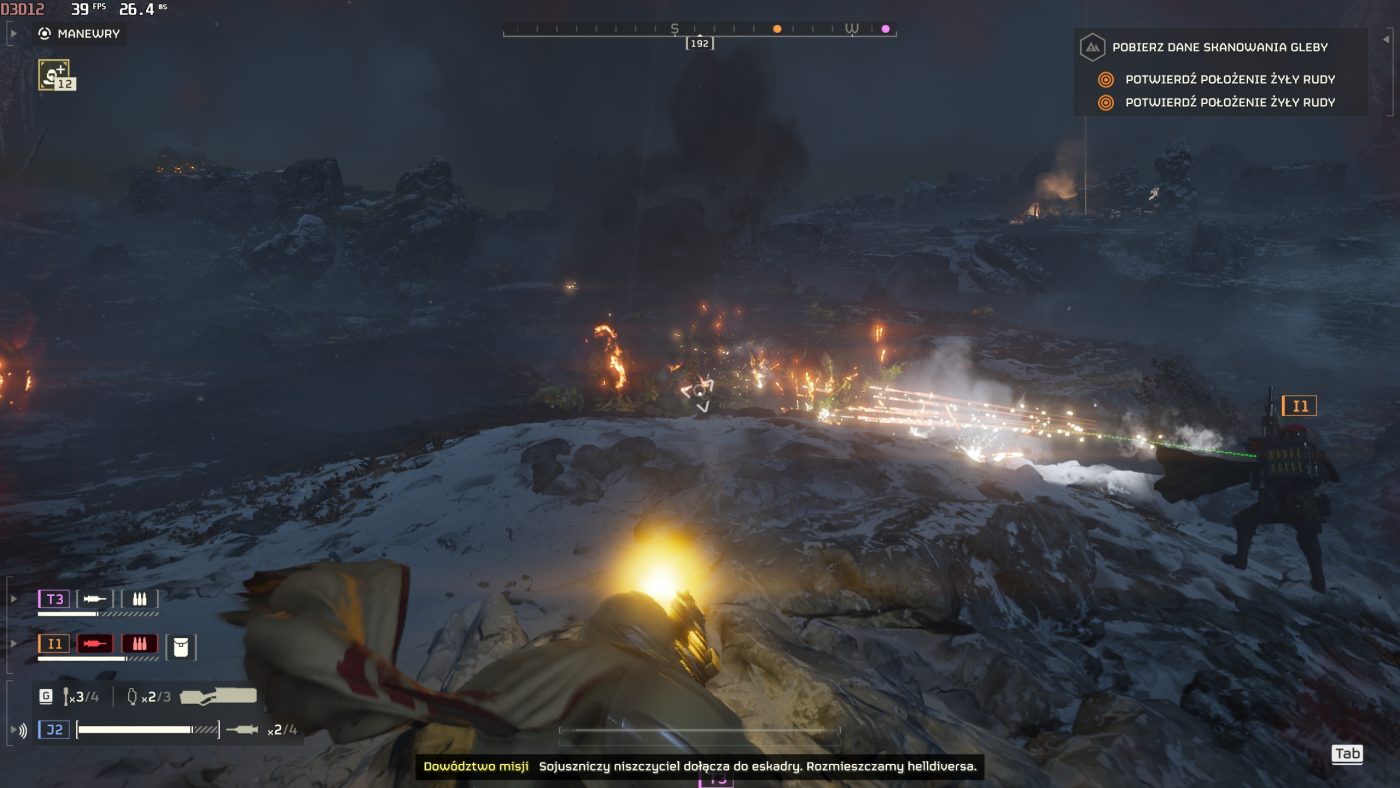Click the T3 squadmate tag

pyautogui.click(x=54, y=599)
